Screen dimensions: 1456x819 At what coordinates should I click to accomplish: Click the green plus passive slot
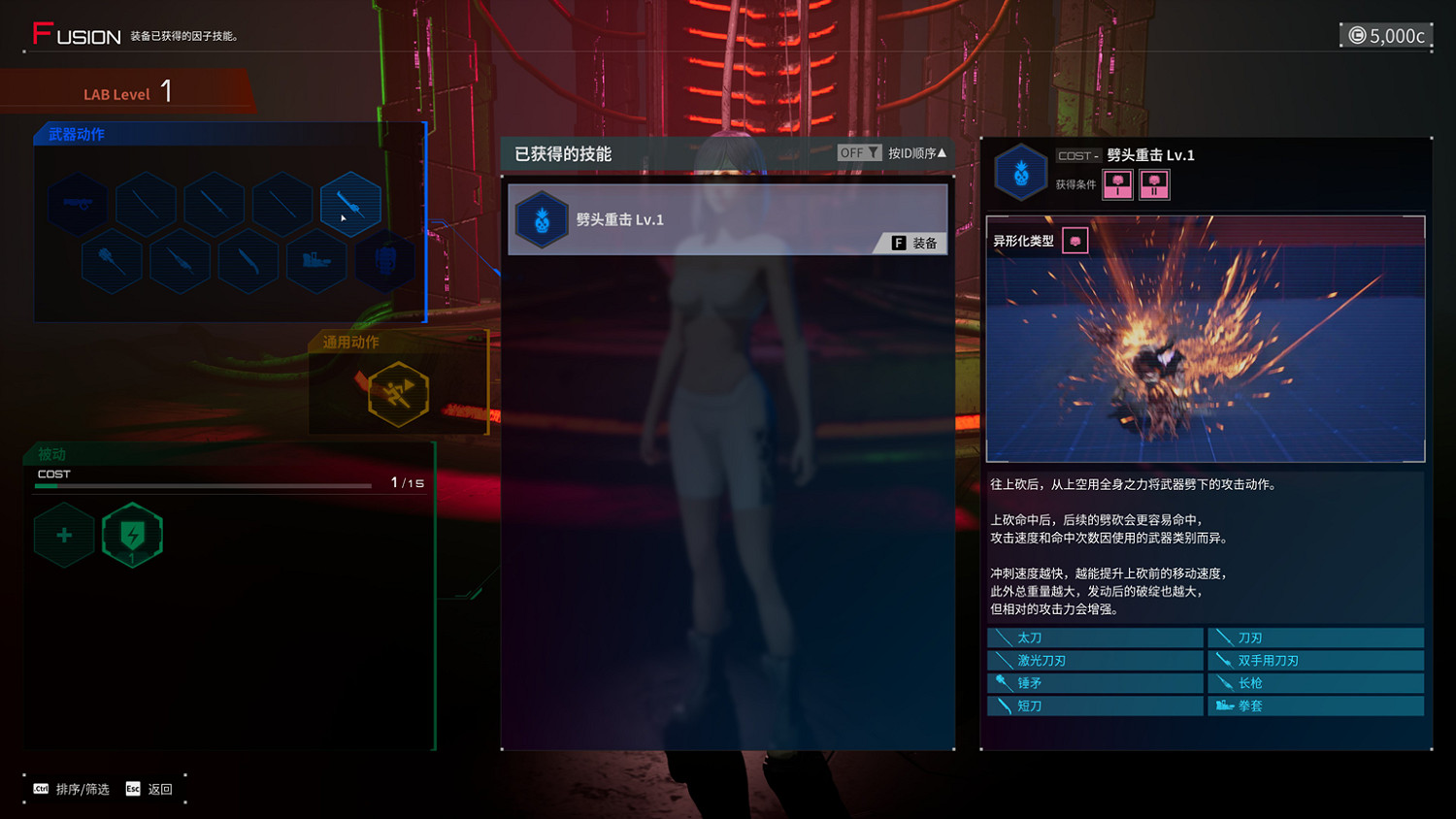(x=64, y=535)
